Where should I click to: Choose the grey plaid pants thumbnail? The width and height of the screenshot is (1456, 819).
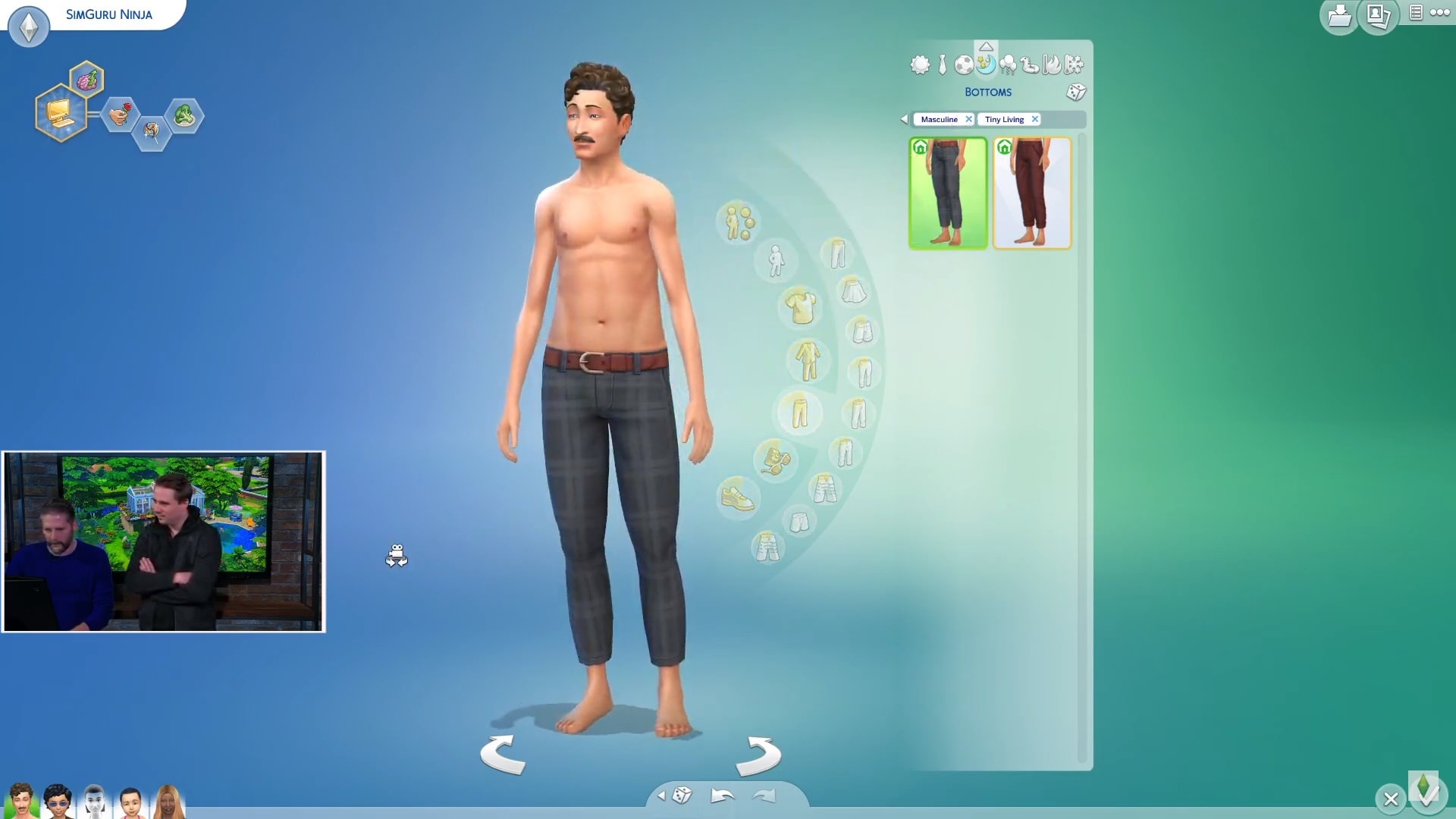click(x=948, y=193)
